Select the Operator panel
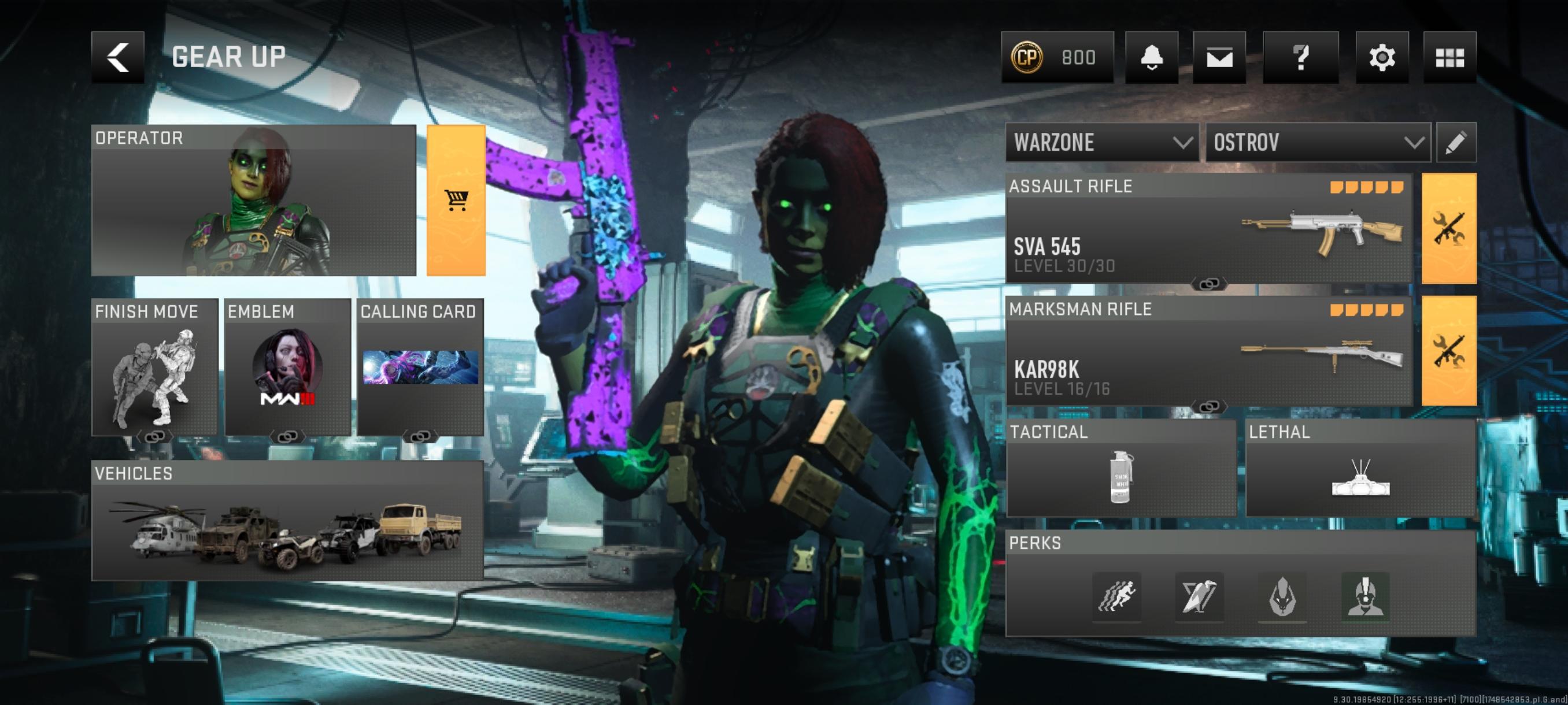The image size is (1568, 705). (253, 200)
